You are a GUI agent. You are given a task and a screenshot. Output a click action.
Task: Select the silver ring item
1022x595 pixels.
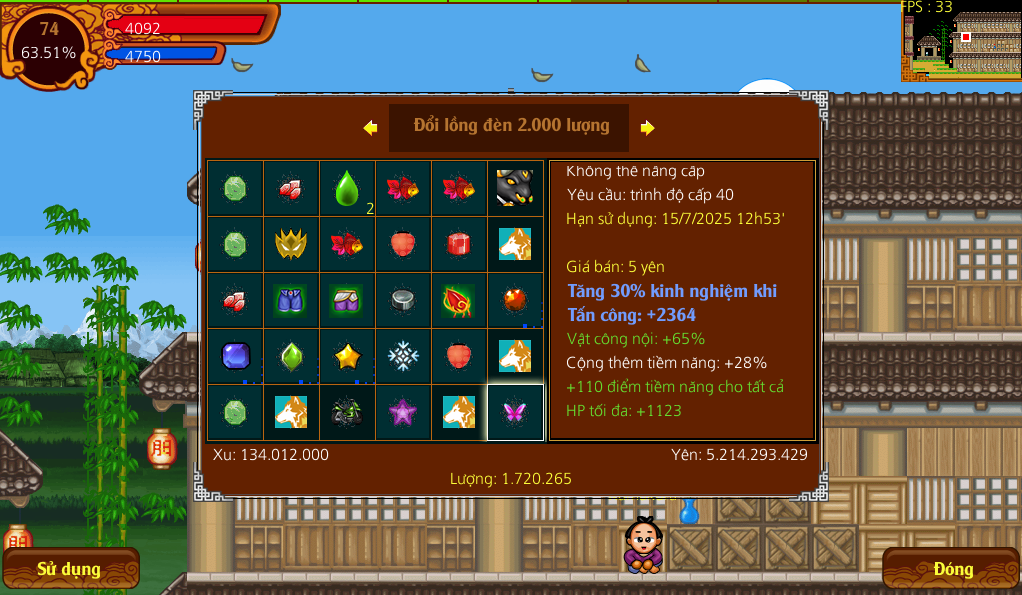(403, 300)
